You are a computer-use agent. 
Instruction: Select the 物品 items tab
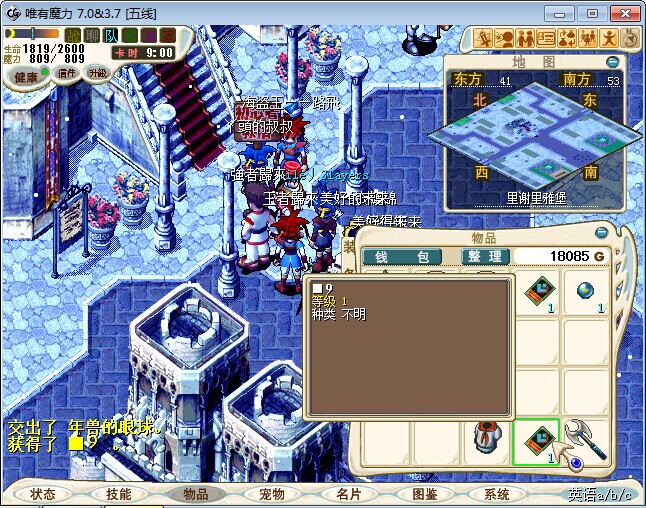(x=195, y=494)
